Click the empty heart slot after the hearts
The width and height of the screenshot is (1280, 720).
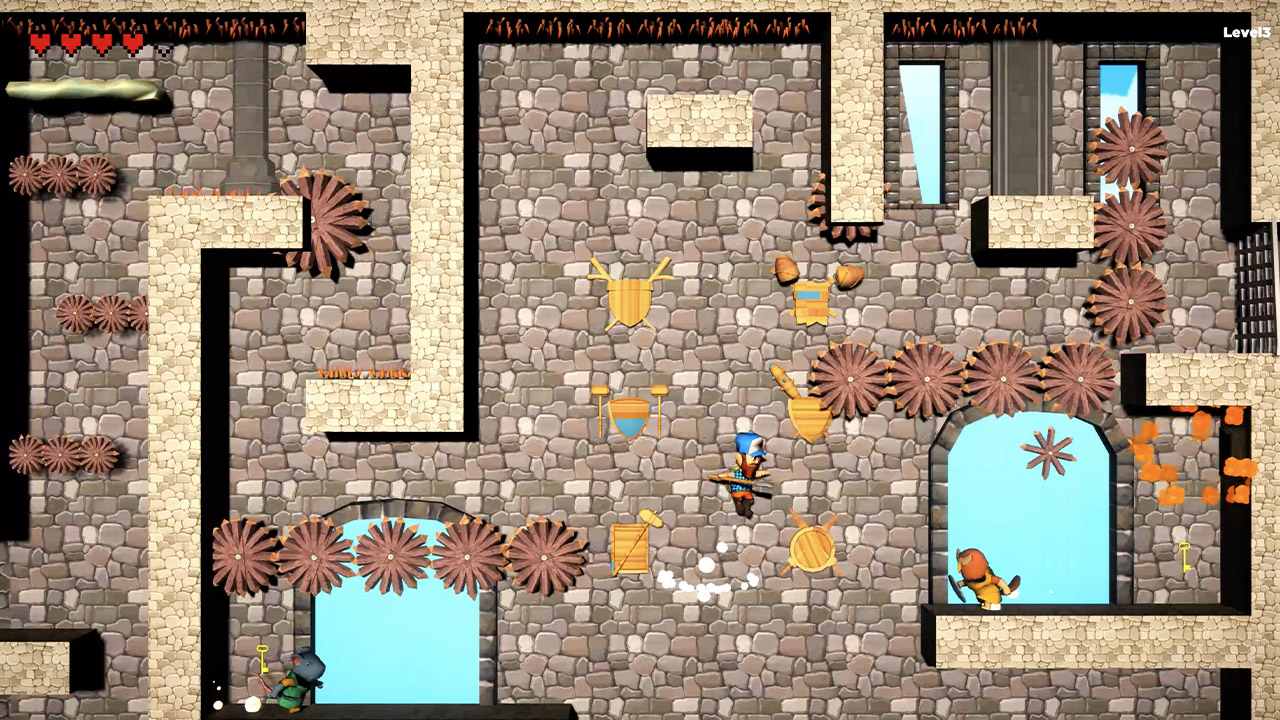[x=162, y=48]
